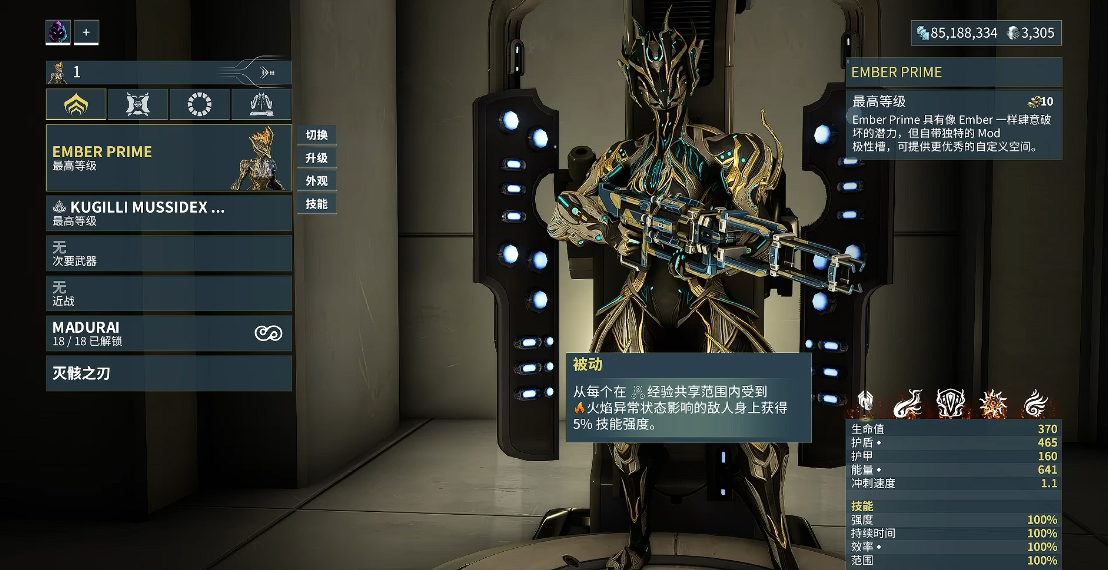The image size is (1108, 570).
Task: Choose the empty secondary weapon slot (次要武器)
Action: click(168, 253)
